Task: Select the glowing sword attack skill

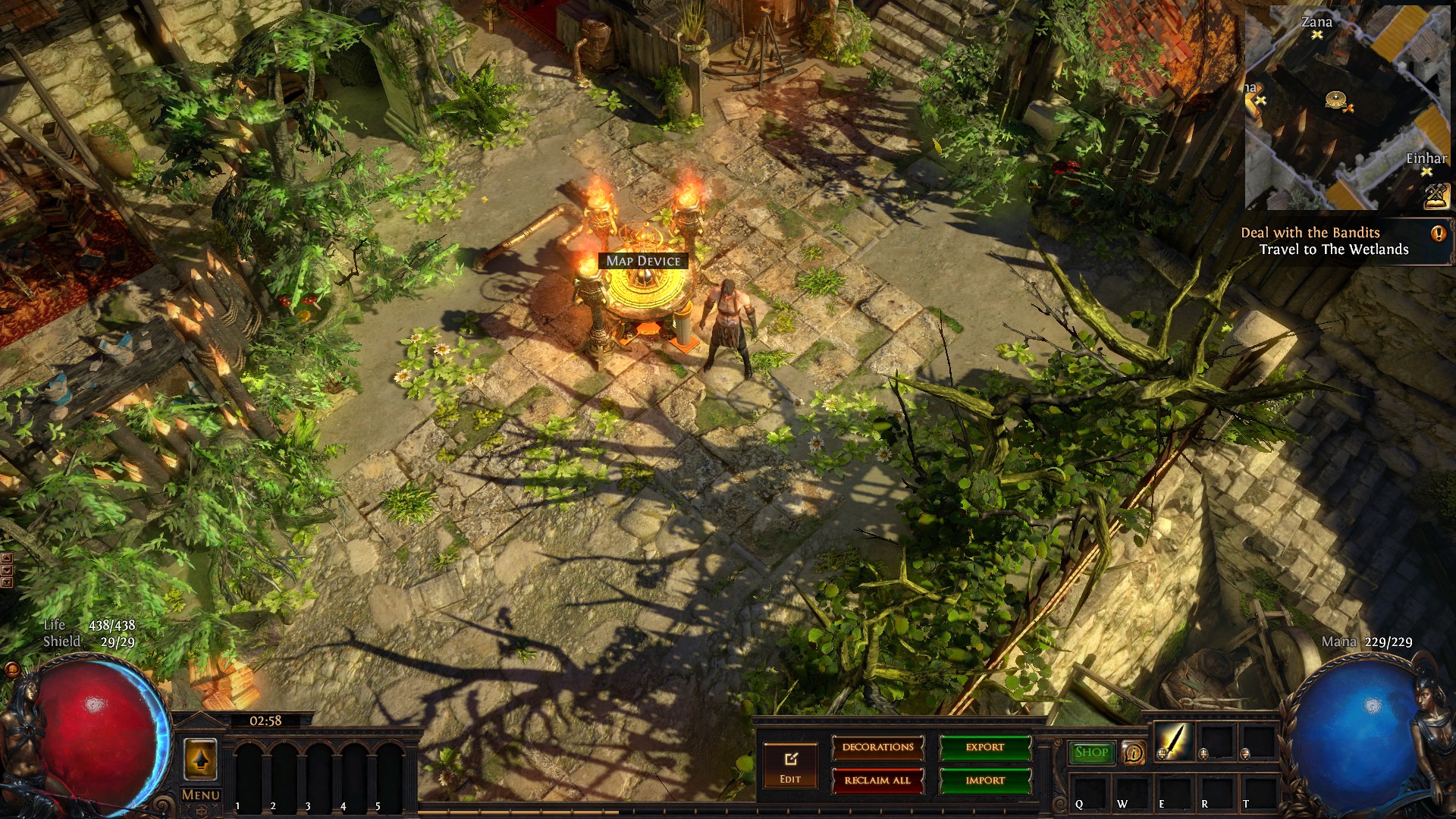Action: click(x=1172, y=741)
